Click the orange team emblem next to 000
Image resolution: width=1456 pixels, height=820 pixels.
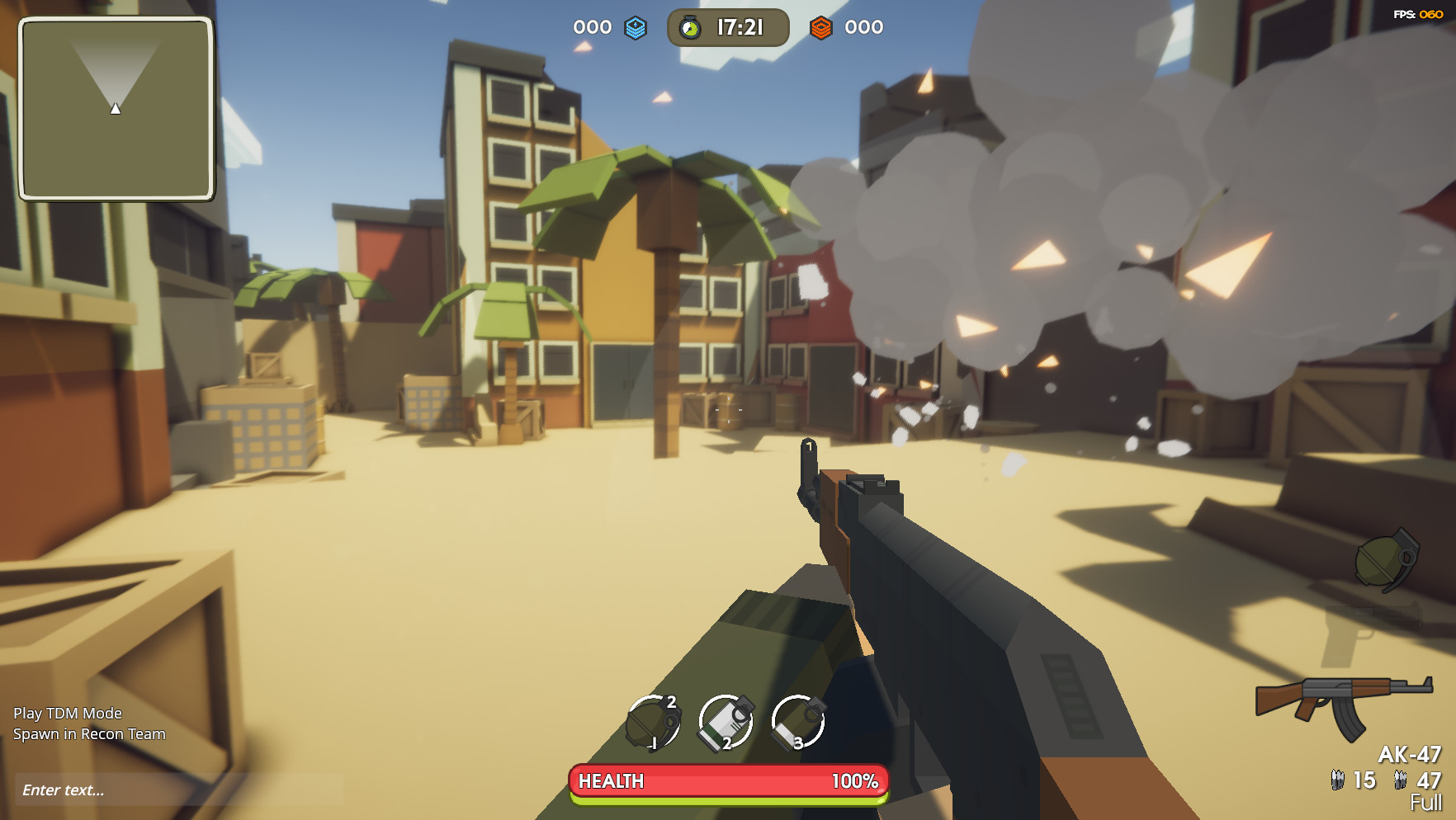pos(820,27)
